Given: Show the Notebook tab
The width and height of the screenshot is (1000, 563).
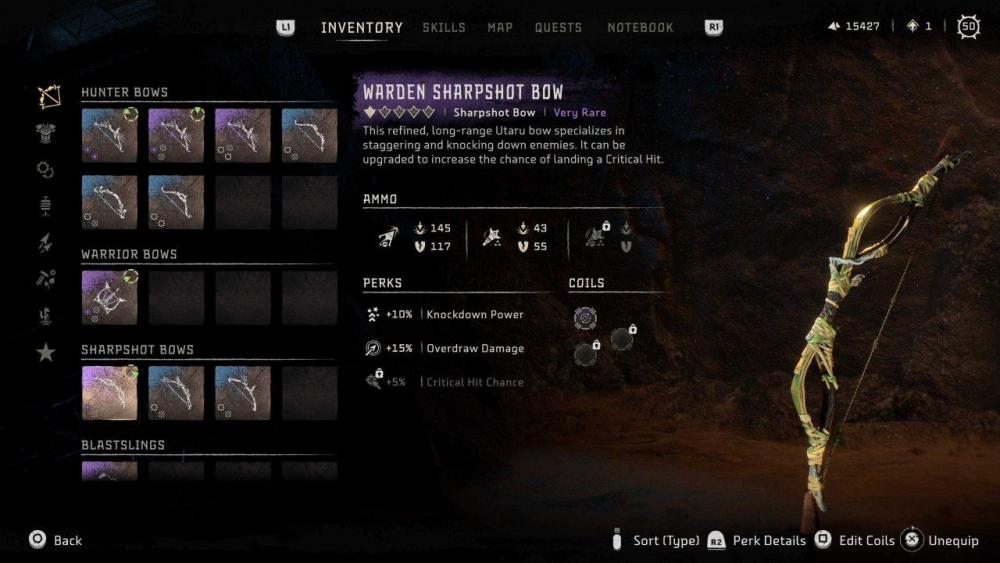Looking at the screenshot, I should (640, 28).
